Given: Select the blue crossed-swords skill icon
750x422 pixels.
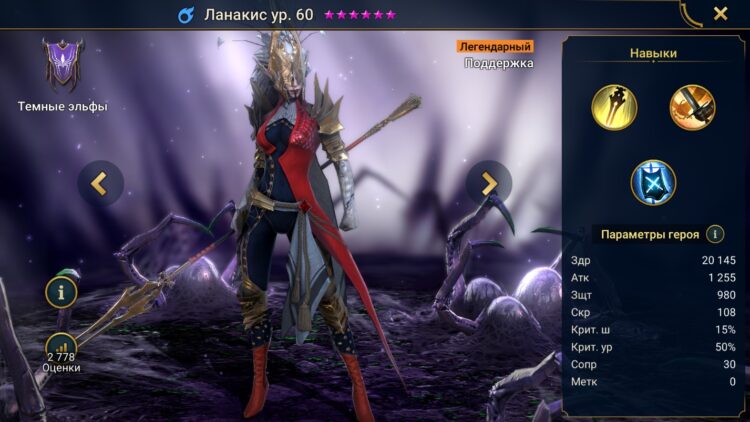Looking at the screenshot, I should 653,182.
